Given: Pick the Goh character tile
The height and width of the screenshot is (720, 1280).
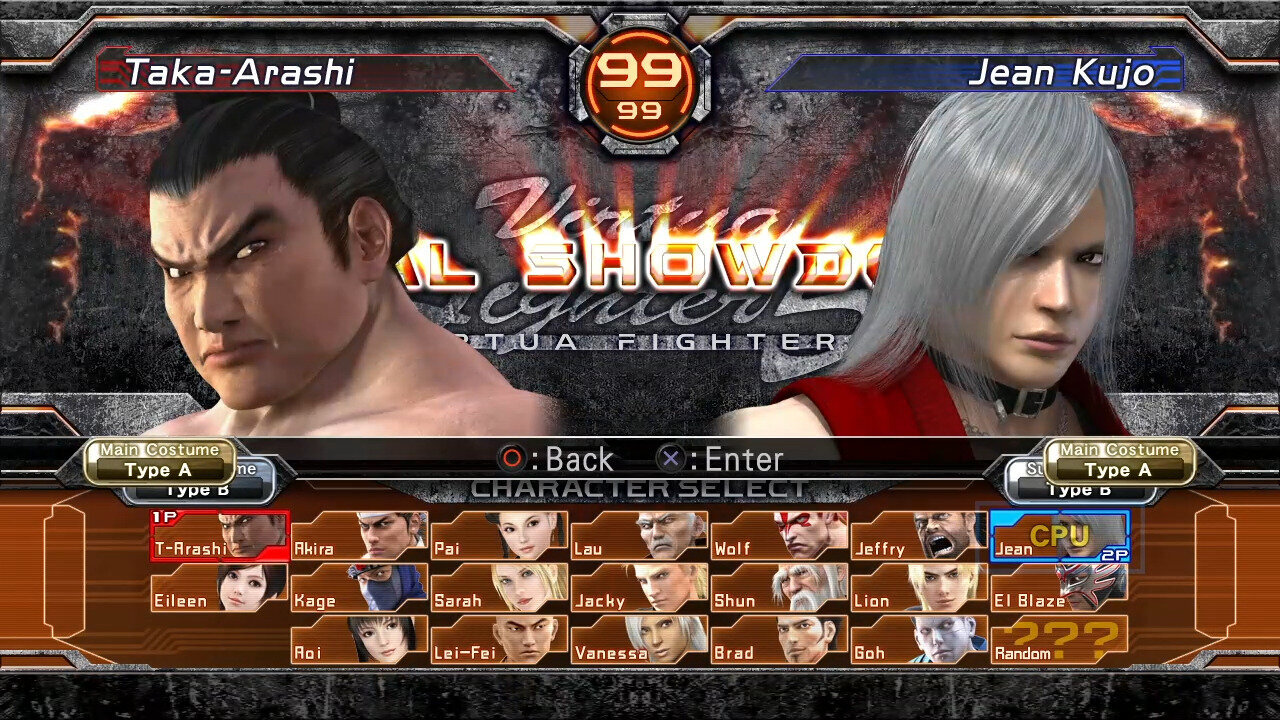Looking at the screenshot, I should pyautogui.click(x=919, y=640).
